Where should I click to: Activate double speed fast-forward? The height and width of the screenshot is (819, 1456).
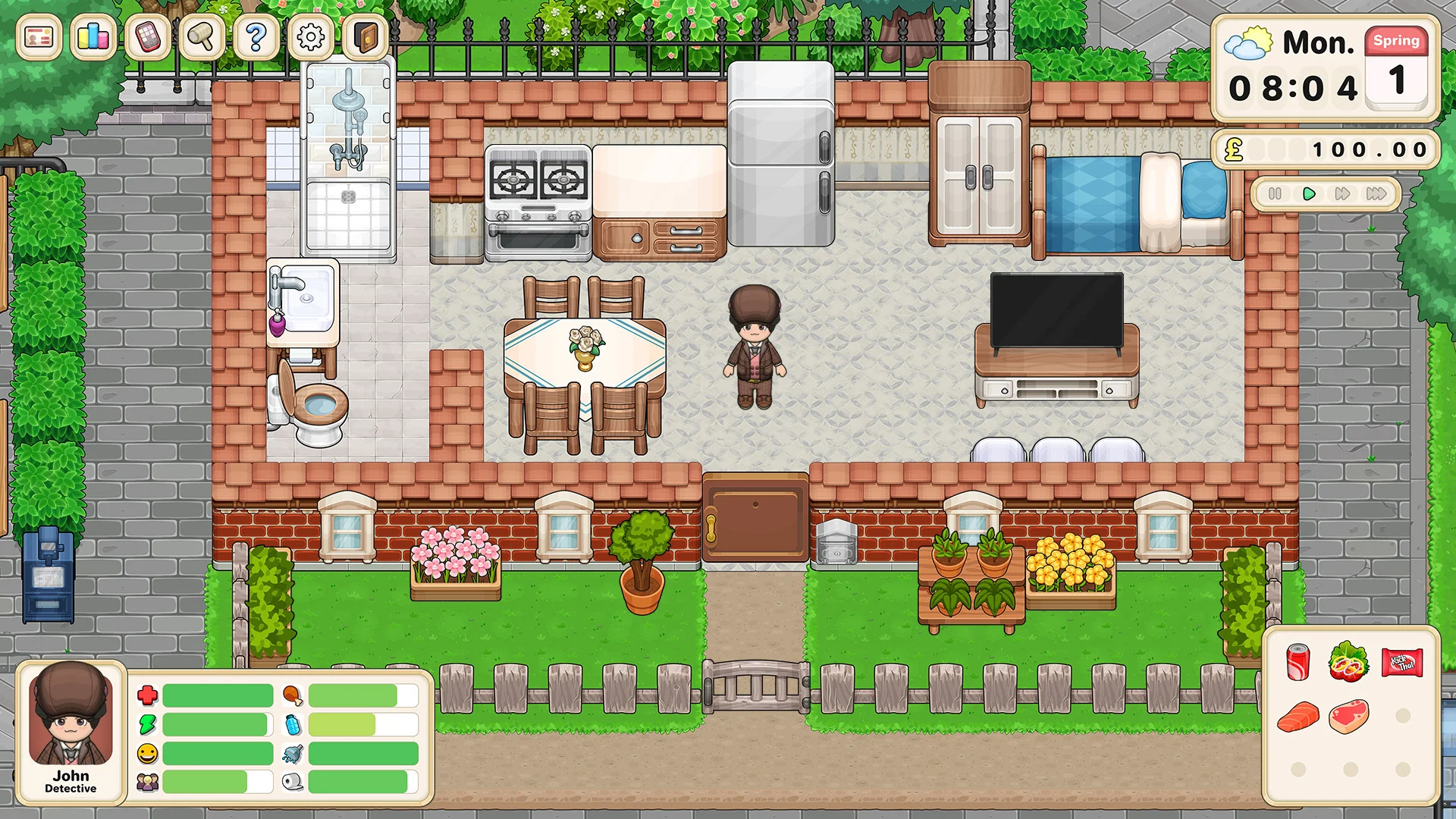click(1342, 194)
